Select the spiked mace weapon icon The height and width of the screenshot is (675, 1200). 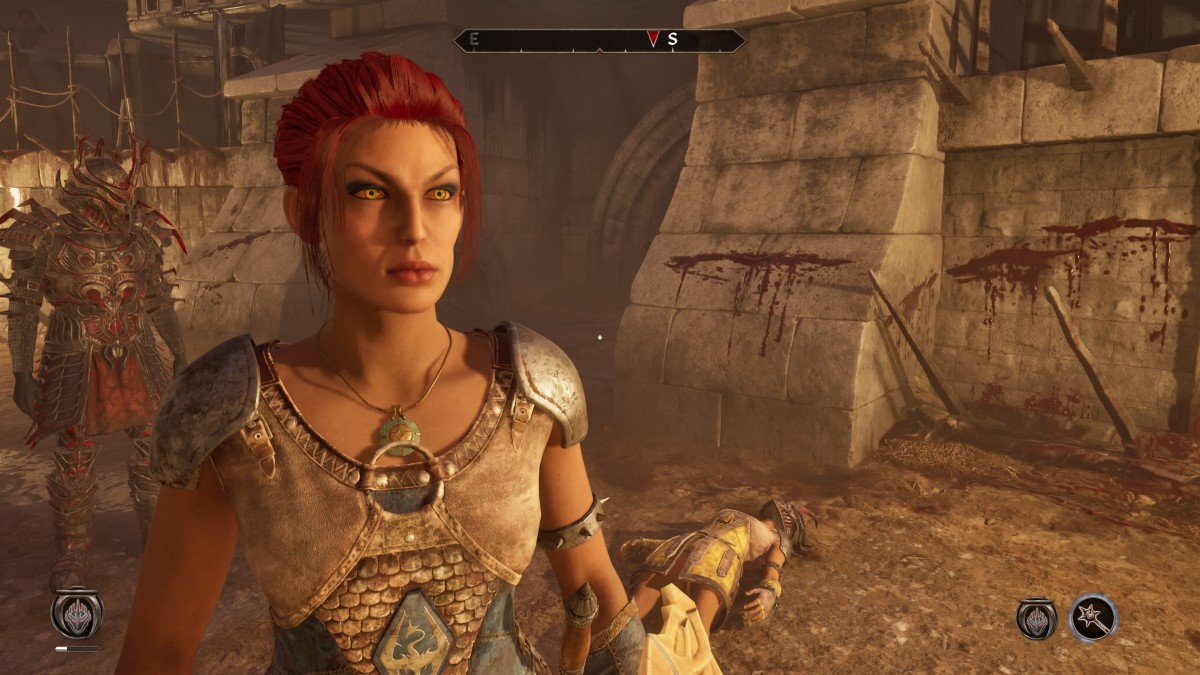[x=1092, y=618]
